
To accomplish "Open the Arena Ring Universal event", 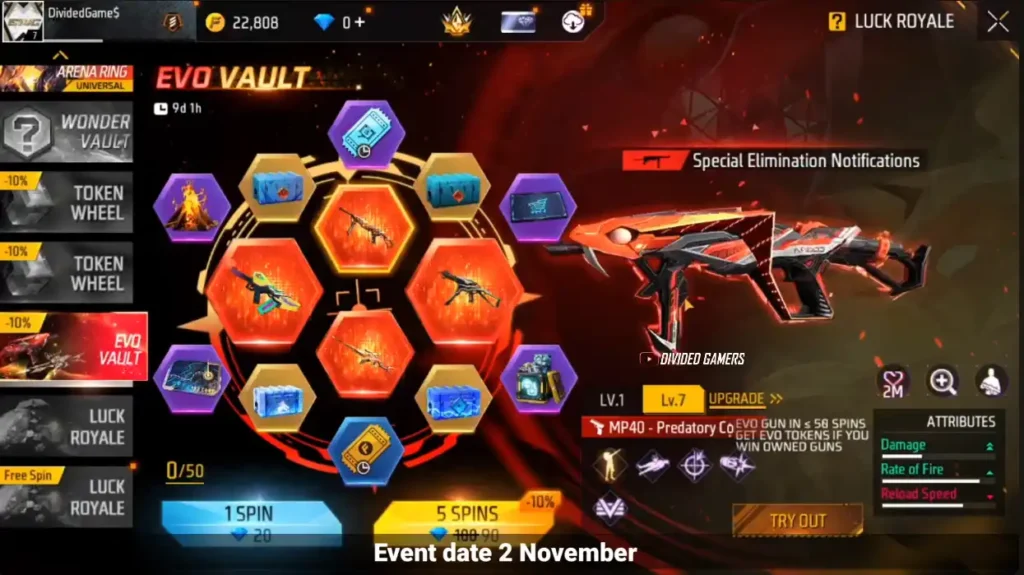I will point(67,78).
